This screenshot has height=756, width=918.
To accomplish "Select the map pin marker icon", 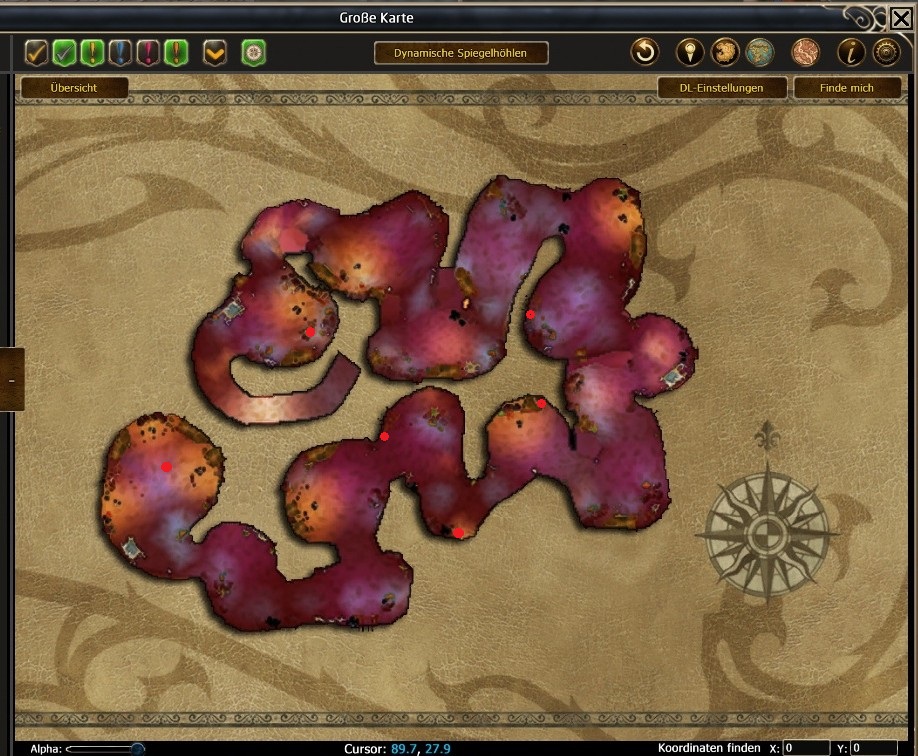I will [x=690, y=52].
